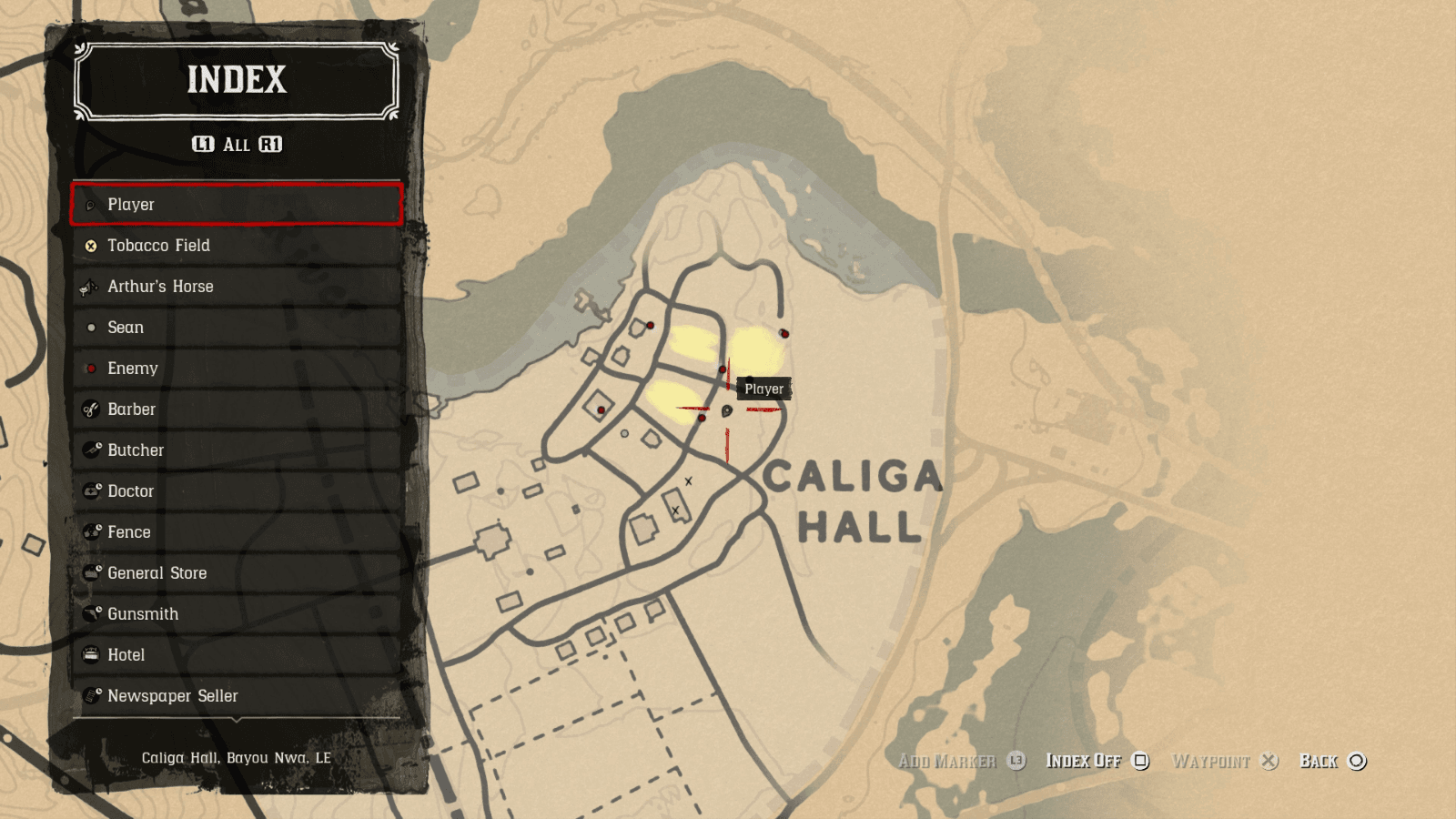Click the Sean companion dot entry
Viewport: 1456px width, 819px height.
point(90,328)
